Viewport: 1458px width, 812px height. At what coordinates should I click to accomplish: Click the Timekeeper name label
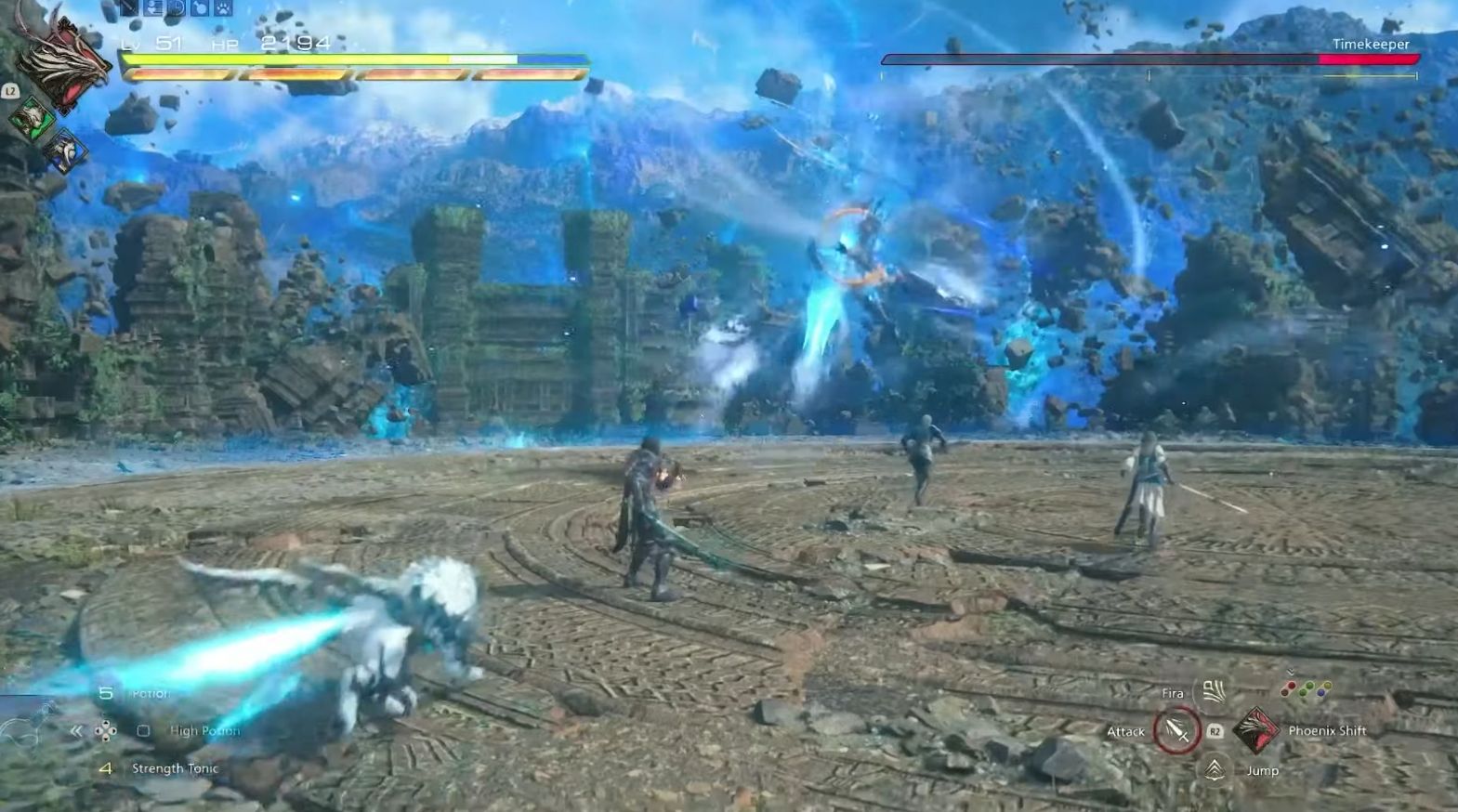click(1373, 44)
